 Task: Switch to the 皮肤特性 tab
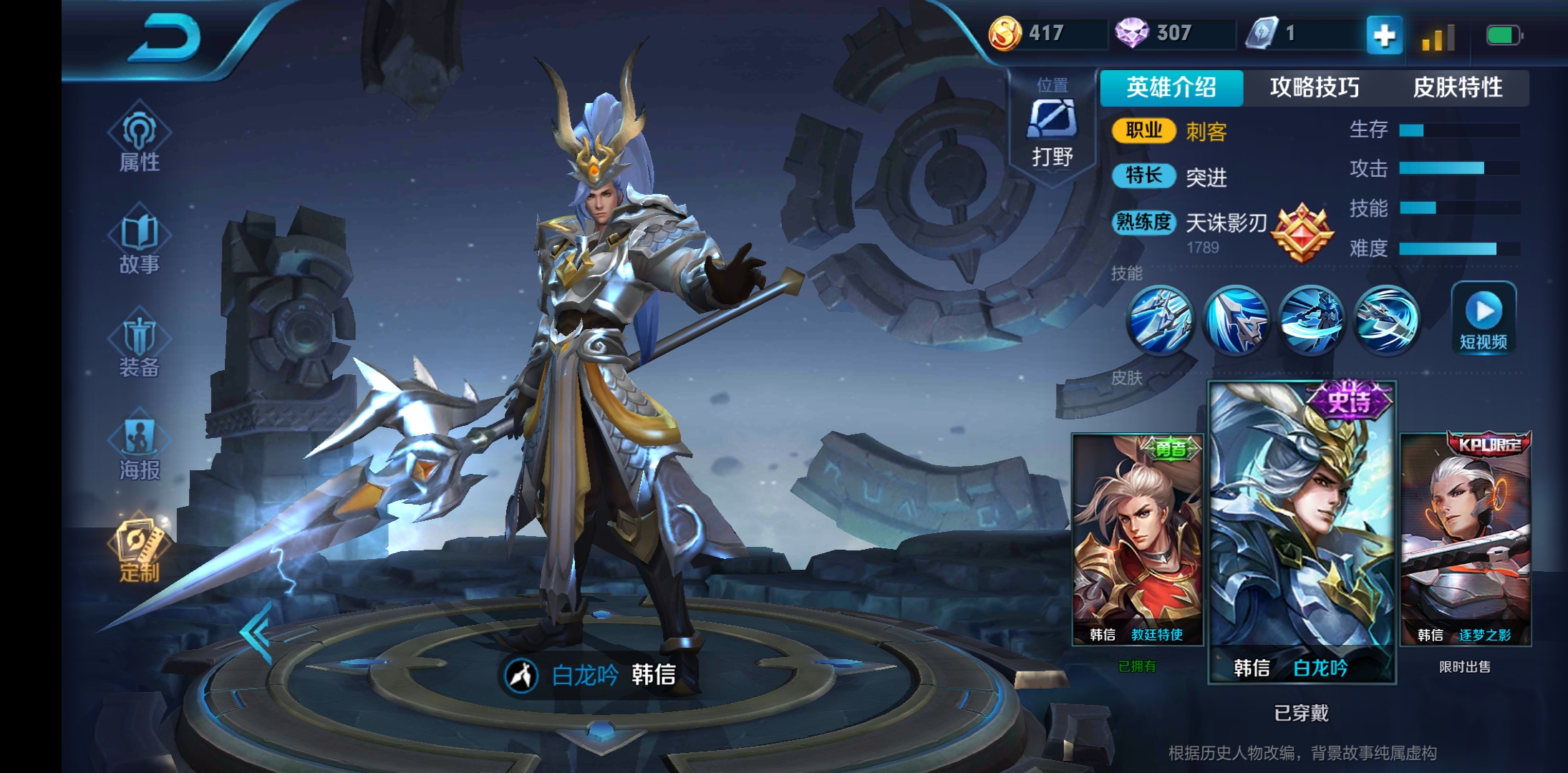click(x=1457, y=87)
